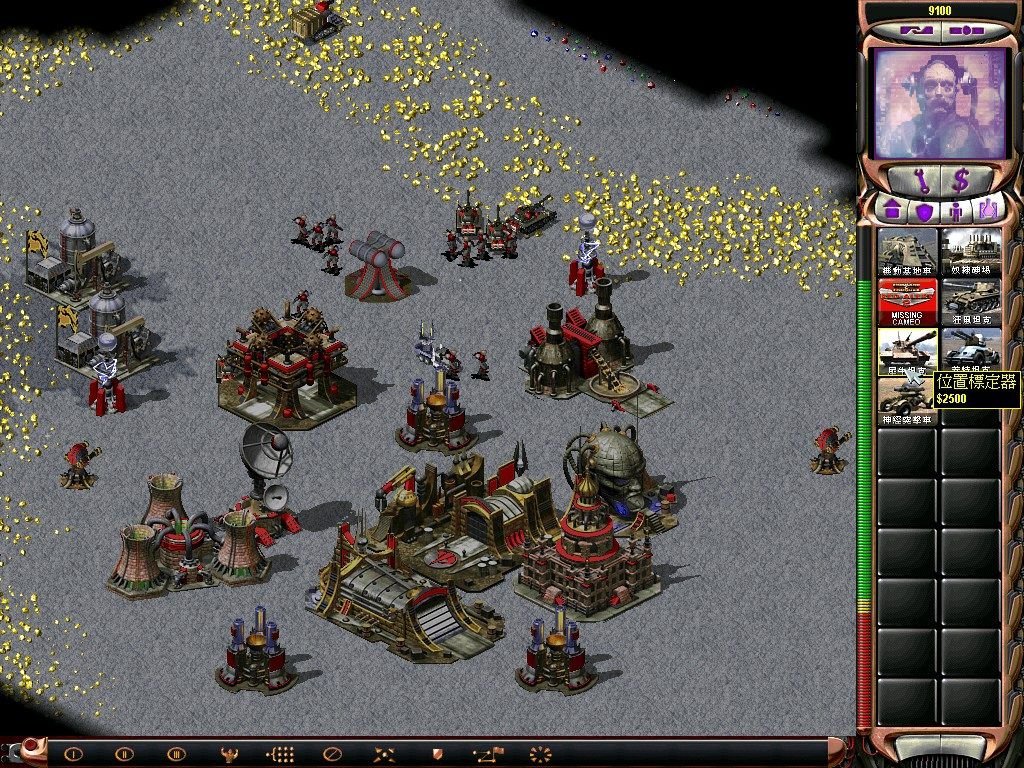Activate the dollar-sign sell button
Viewport: 1024px width, 768px height.
[x=961, y=180]
